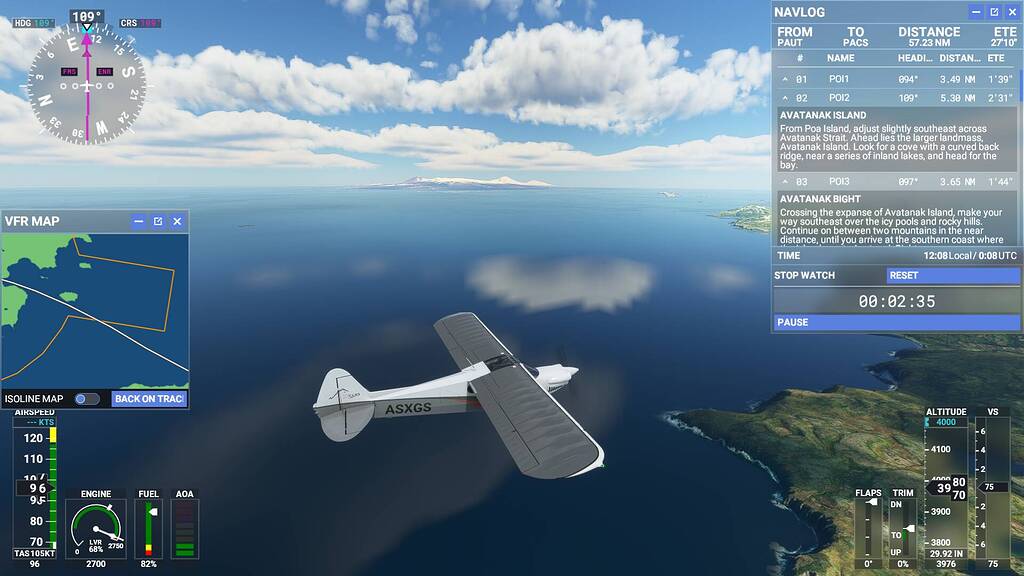Minimize the VFR Map window
Screen dimensions: 1024x576
(x=139, y=221)
